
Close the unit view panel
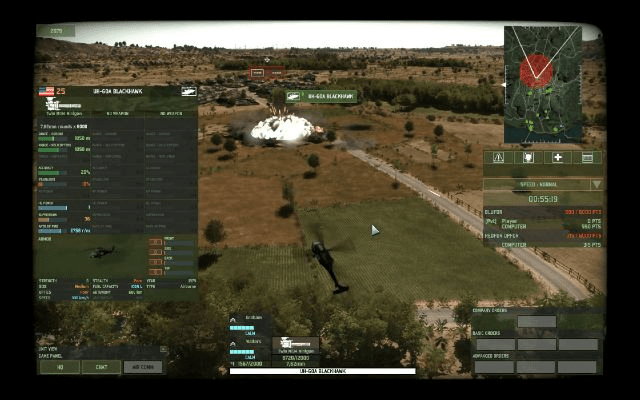(163, 350)
